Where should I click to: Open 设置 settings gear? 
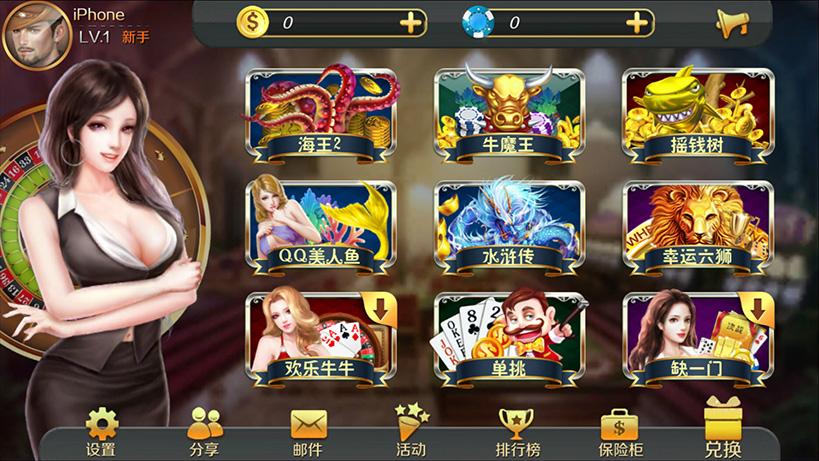tap(101, 431)
